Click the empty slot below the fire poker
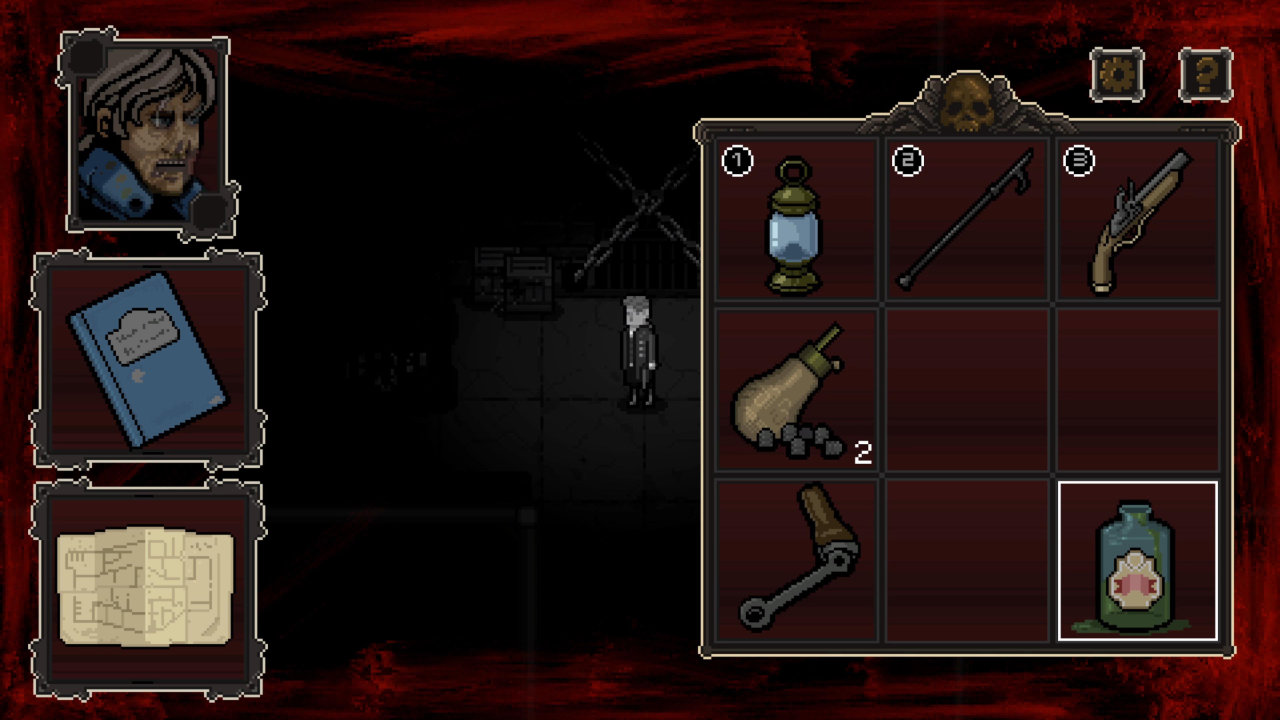Image resolution: width=1280 pixels, height=720 pixels. 965,565
